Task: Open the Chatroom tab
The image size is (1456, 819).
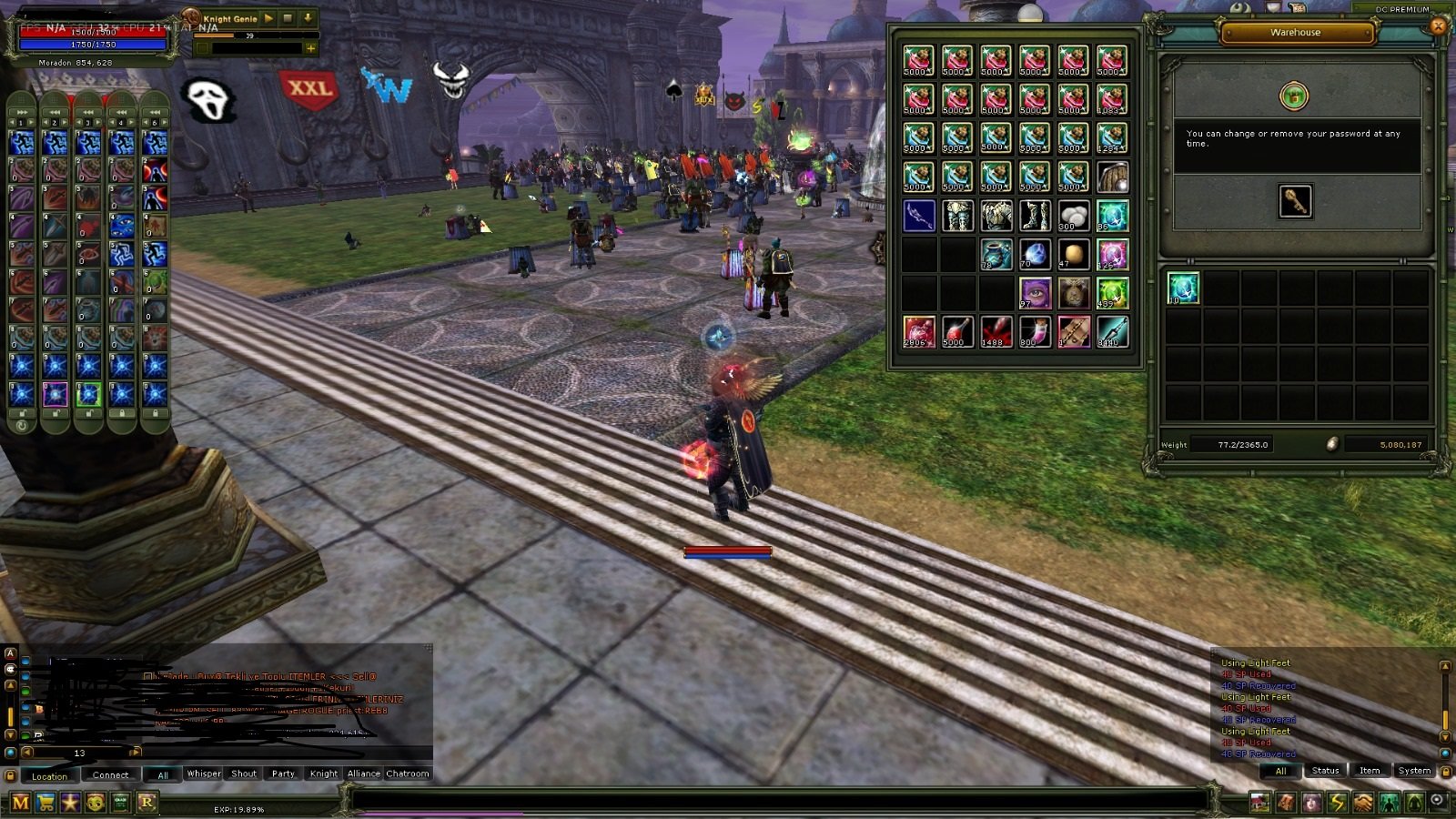Action: pos(407,773)
